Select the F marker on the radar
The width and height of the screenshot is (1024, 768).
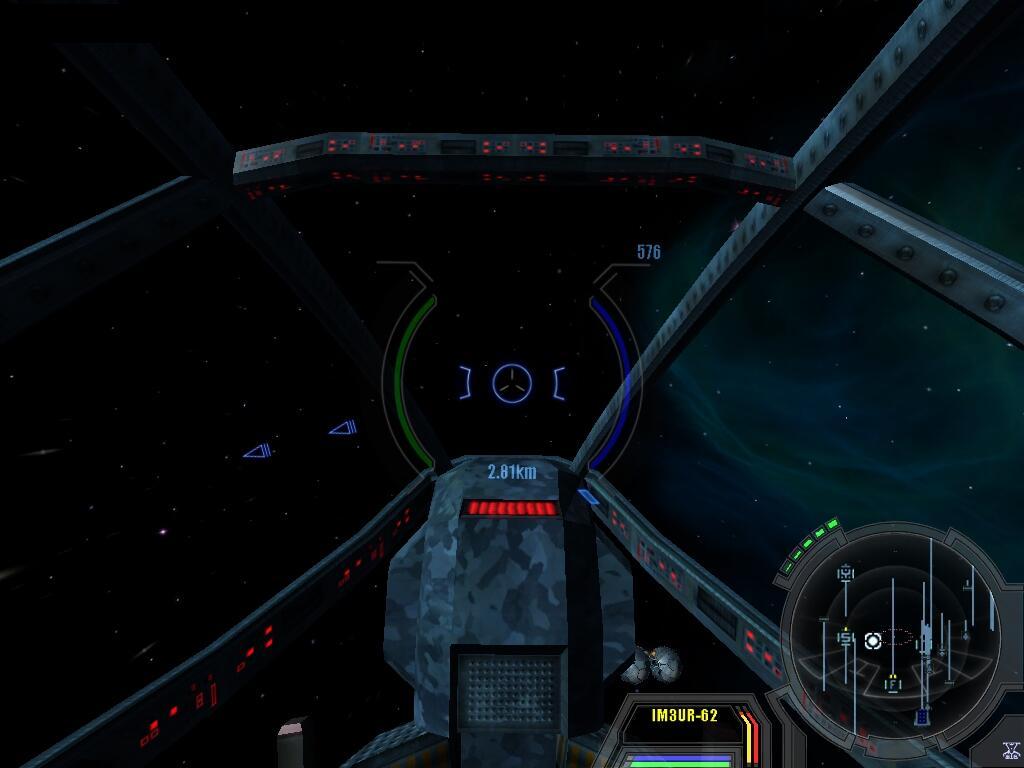pos(892,685)
